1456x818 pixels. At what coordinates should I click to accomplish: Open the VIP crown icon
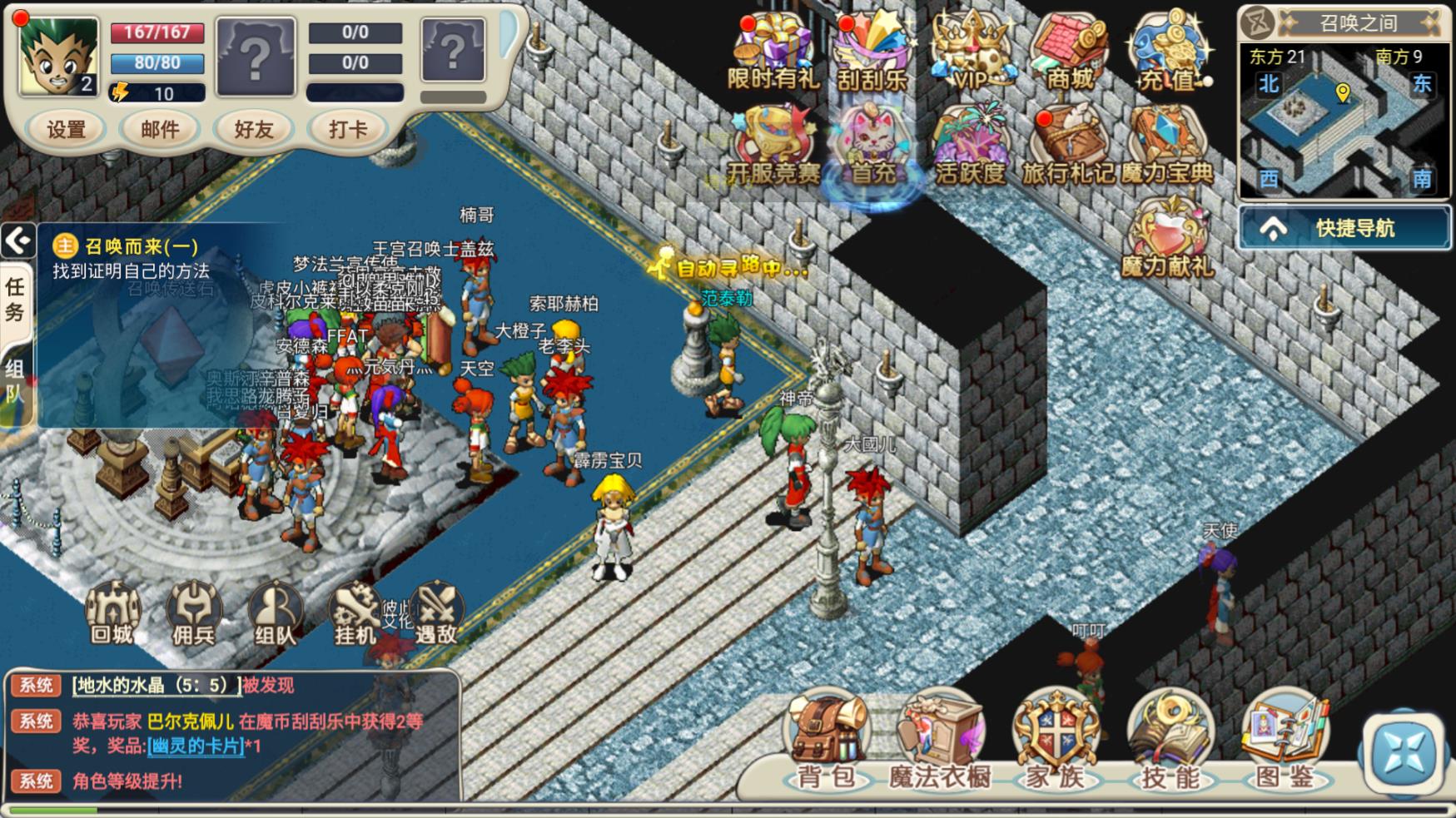tap(970, 52)
